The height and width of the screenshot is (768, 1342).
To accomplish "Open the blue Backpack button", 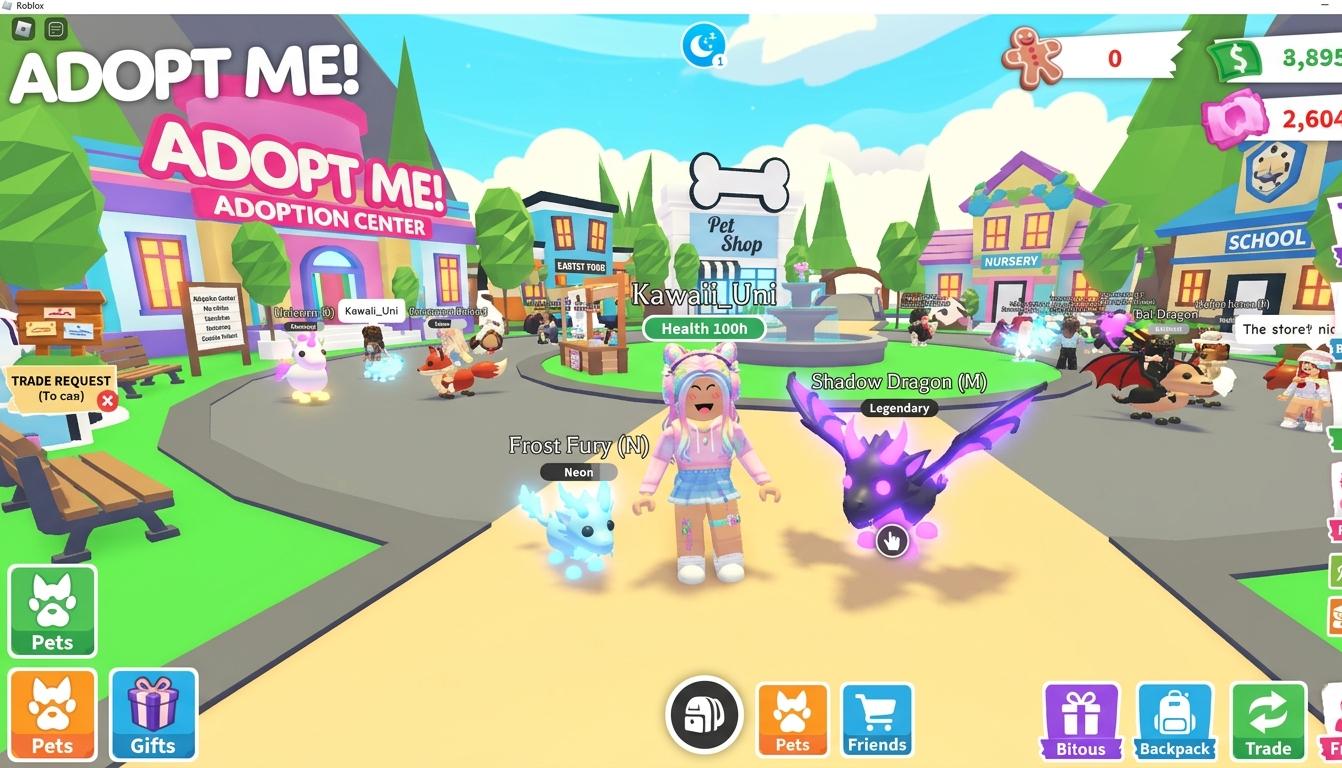I will pos(1175,721).
